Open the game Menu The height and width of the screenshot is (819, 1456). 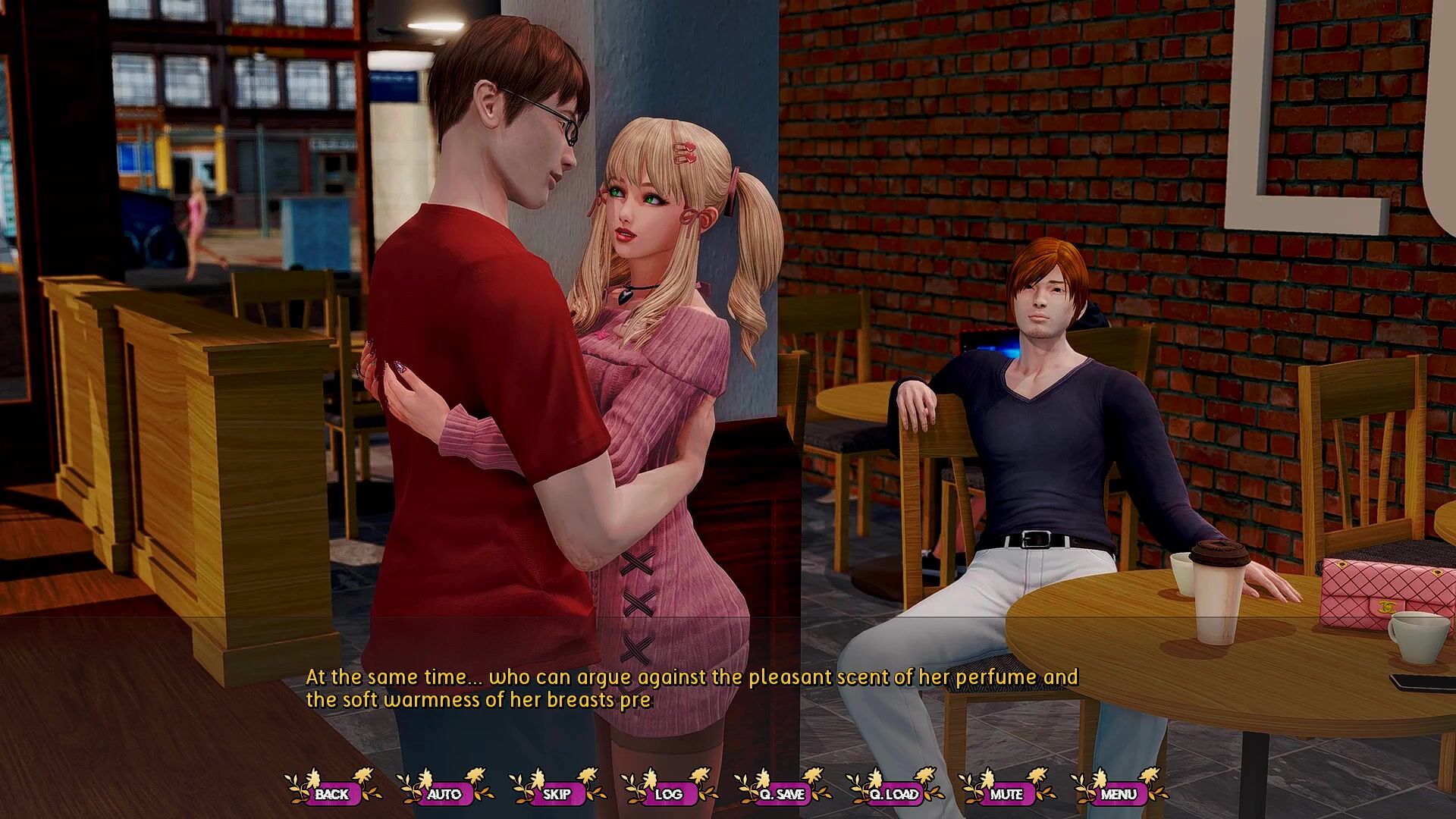click(x=1119, y=794)
